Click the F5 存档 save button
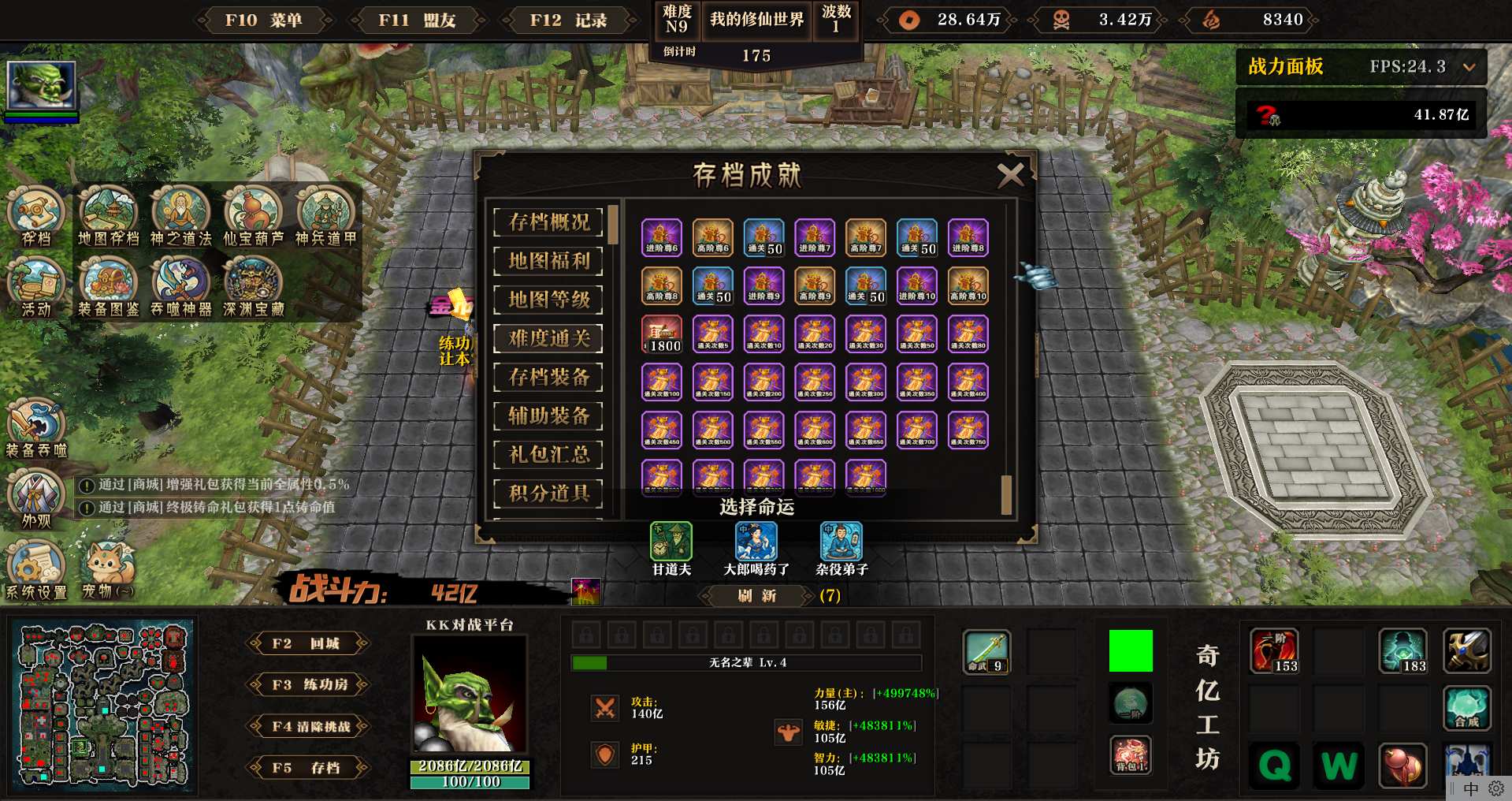Viewport: 1512px width, 801px height. pyautogui.click(x=307, y=767)
